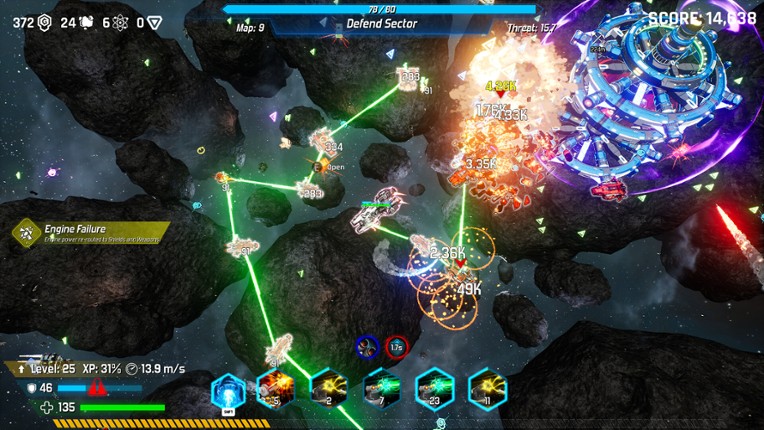Click the credits coin icon
Screen dimensions: 764x430
(x=44, y=22)
